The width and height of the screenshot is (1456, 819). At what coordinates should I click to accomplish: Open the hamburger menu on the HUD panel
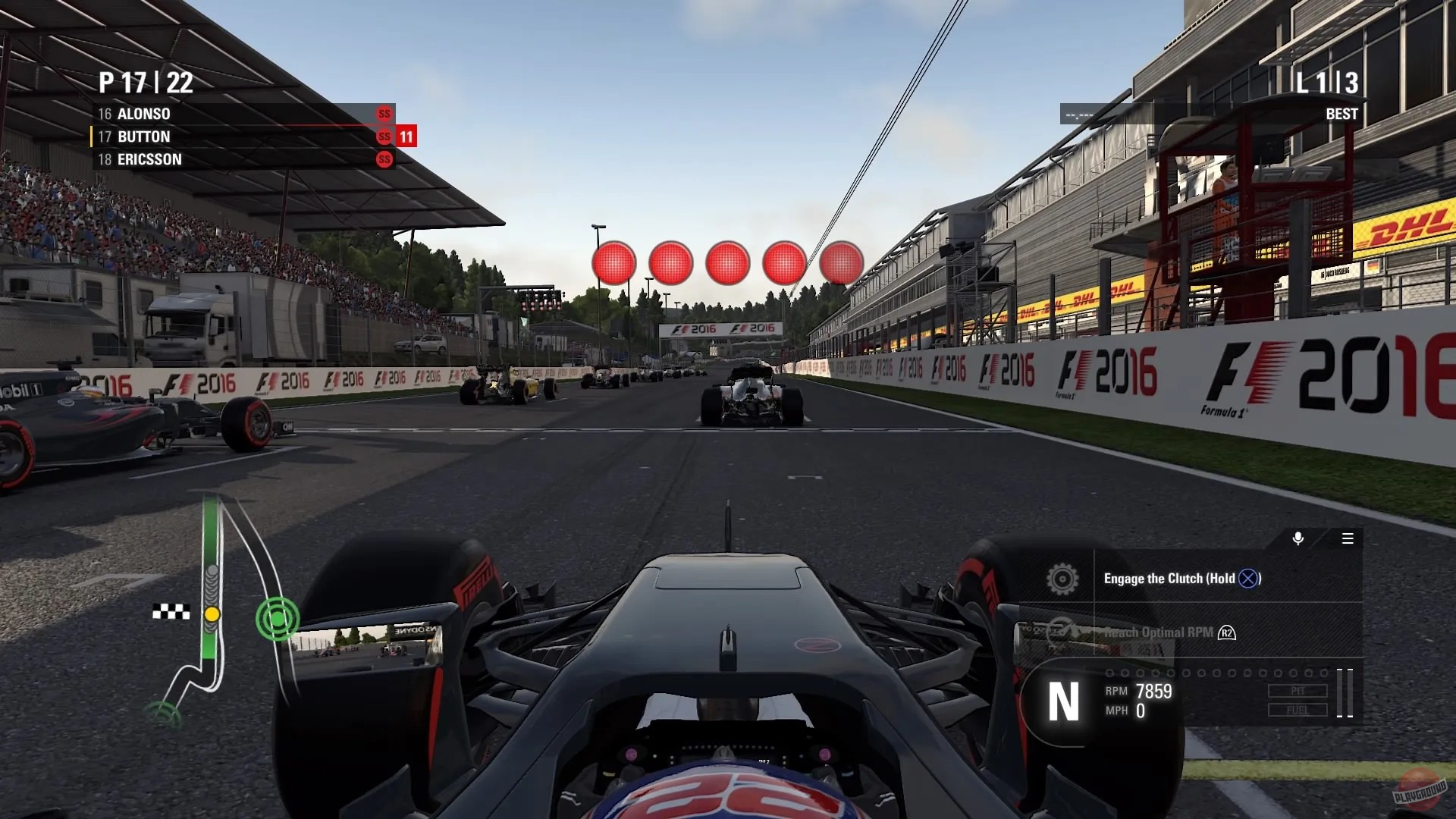click(1349, 539)
